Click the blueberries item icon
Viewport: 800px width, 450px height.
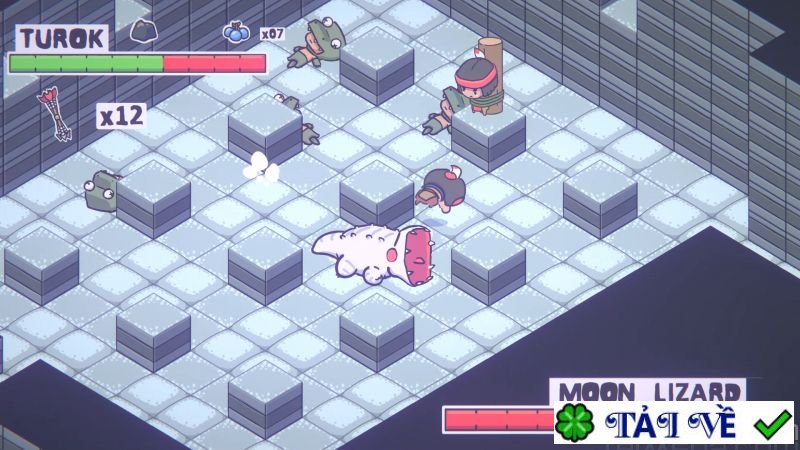point(236,33)
